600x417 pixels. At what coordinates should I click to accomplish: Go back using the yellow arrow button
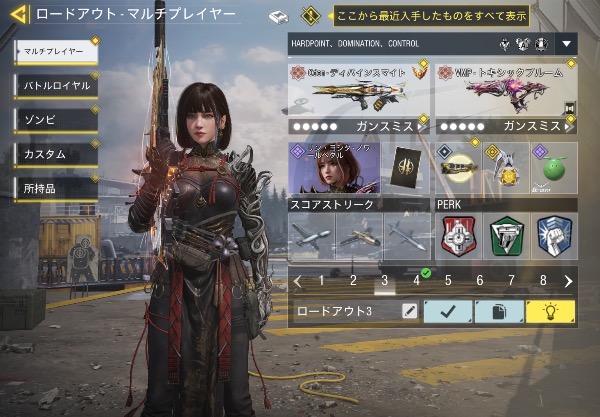(17, 15)
